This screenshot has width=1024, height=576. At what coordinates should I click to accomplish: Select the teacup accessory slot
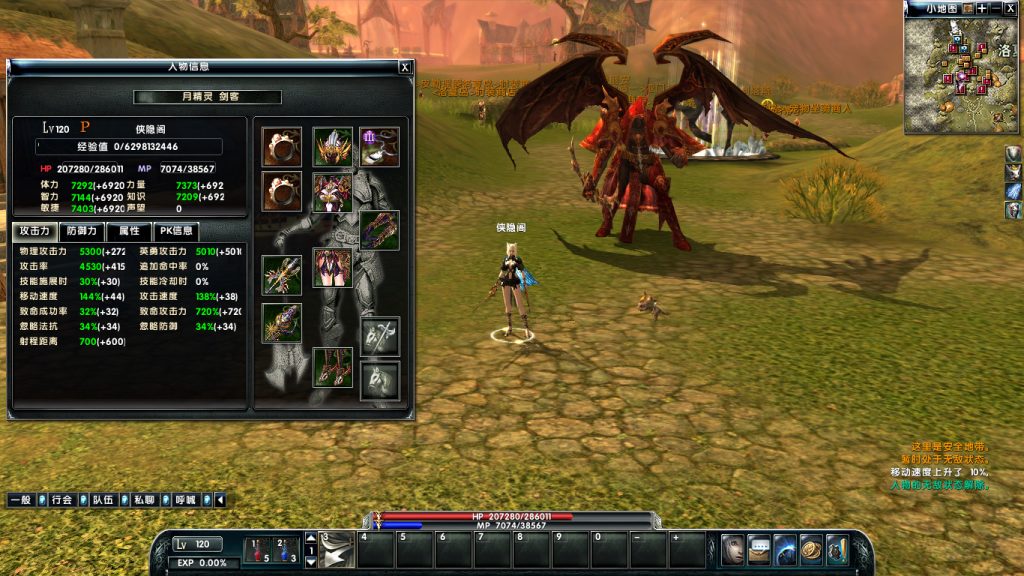point(380,147)
